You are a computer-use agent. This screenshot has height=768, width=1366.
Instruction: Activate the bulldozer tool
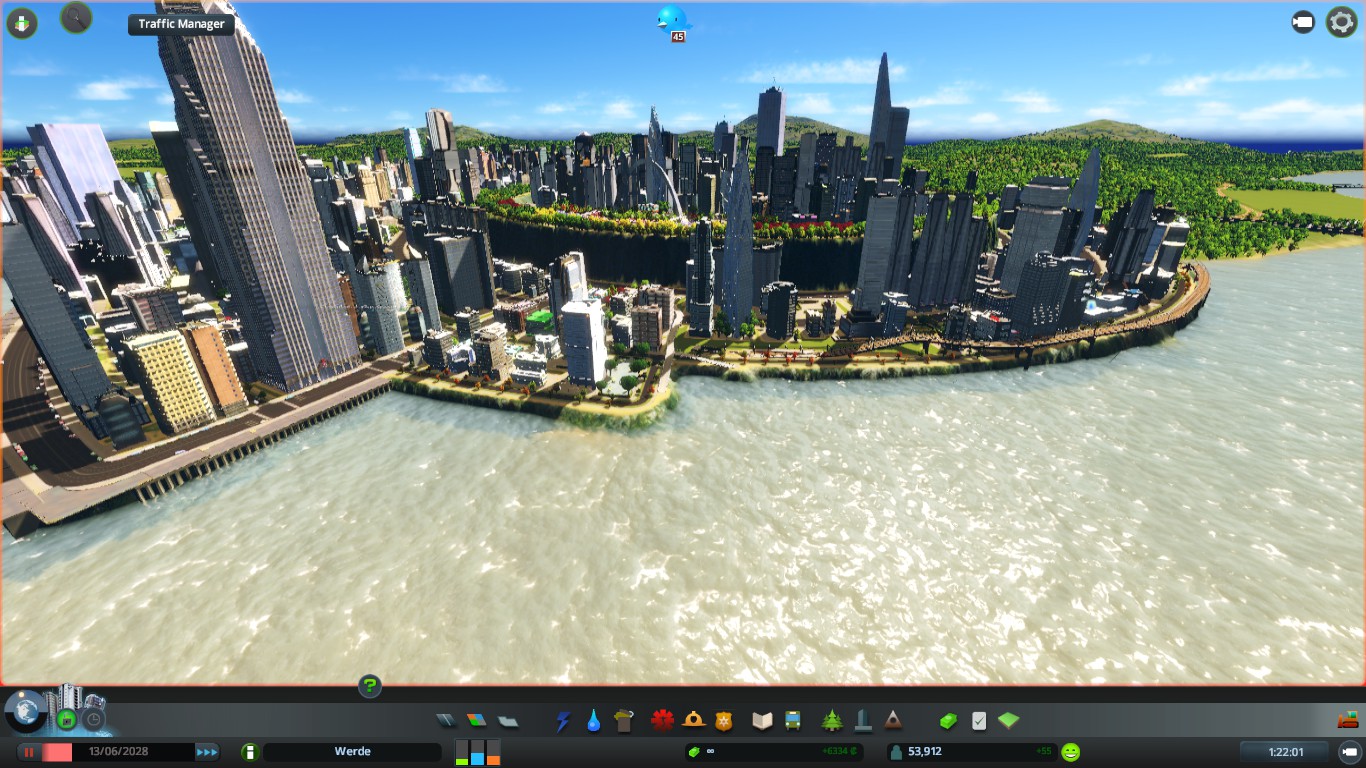[x=1347, y=720]
